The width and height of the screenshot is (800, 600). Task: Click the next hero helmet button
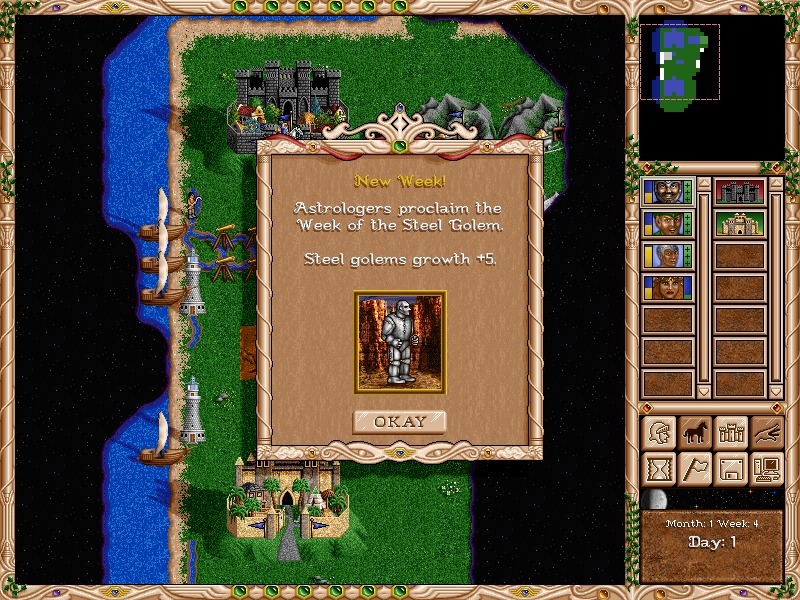coord(658,432)
